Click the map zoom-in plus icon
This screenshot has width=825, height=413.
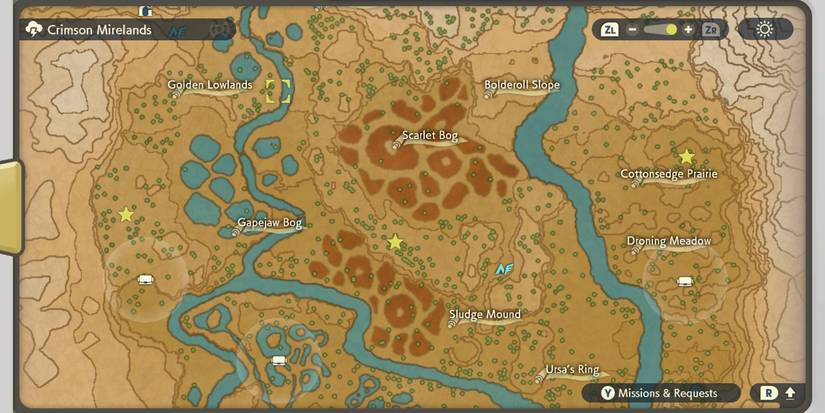pos(688,30)
